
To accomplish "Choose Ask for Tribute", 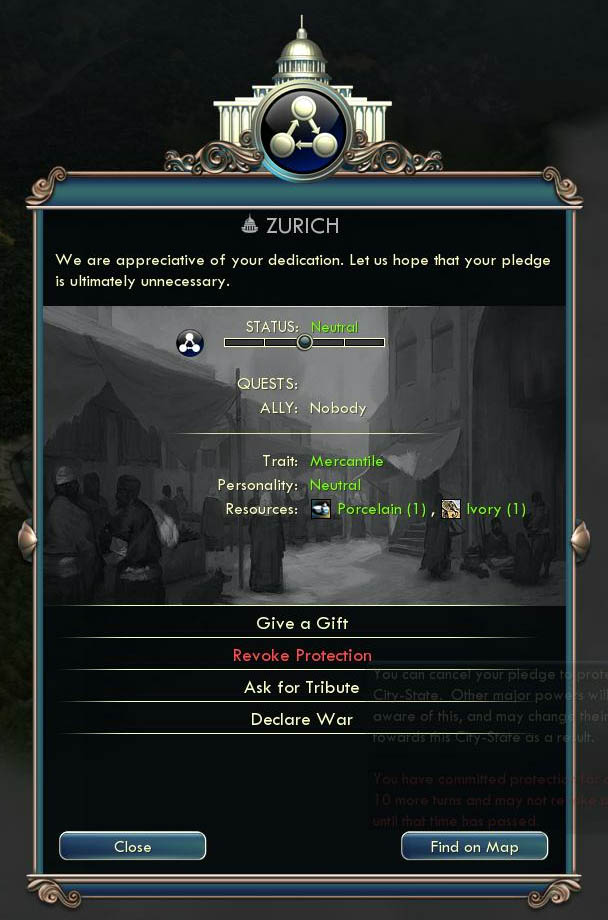I will coord(302,687).
